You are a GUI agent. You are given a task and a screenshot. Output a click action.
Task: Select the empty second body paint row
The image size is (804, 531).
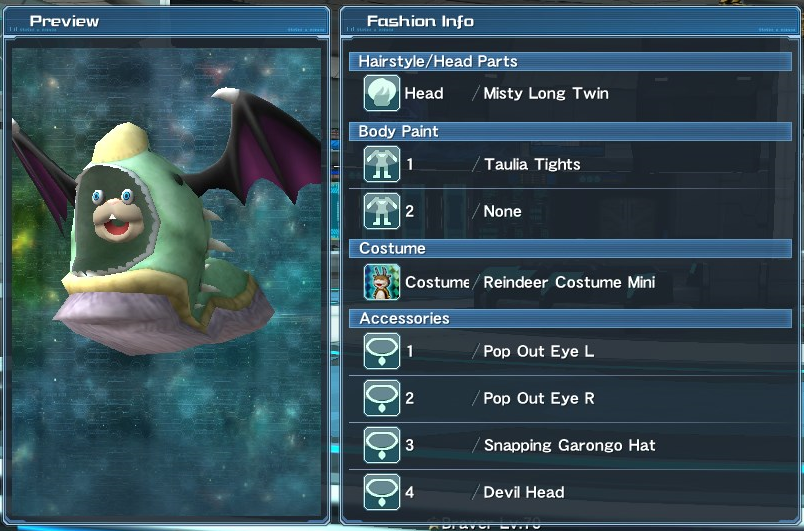coord(502,212)
